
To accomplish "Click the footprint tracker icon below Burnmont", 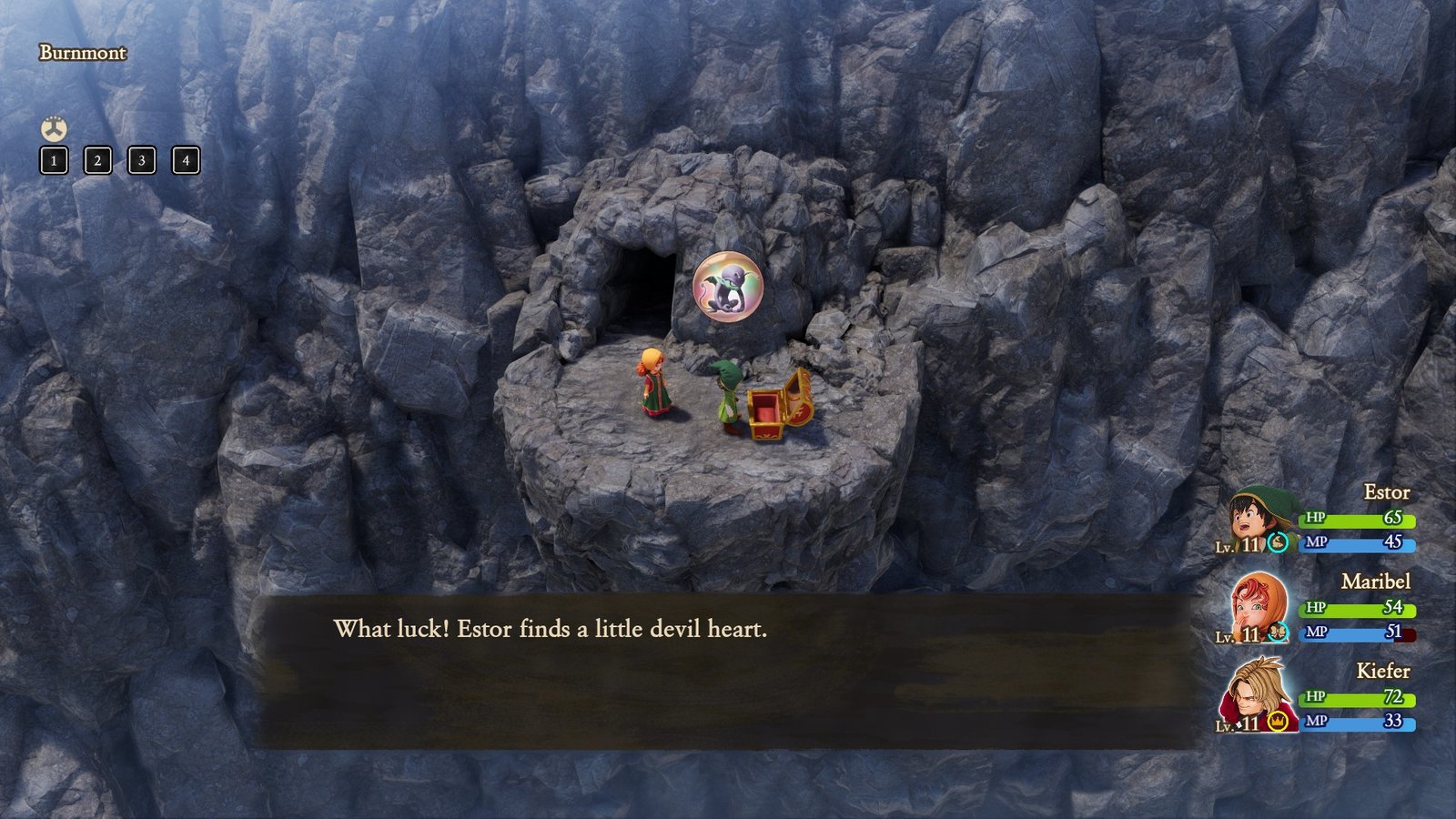I will (52, 129).
